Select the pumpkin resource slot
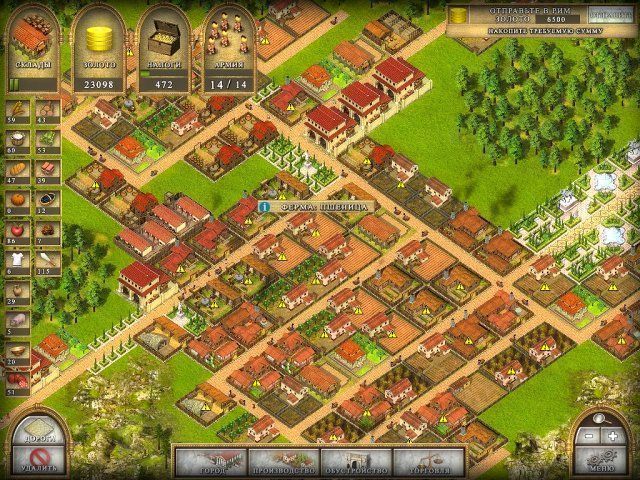This screenshot has width=640, height=480. pyautogui.click(x=16, y=198)
